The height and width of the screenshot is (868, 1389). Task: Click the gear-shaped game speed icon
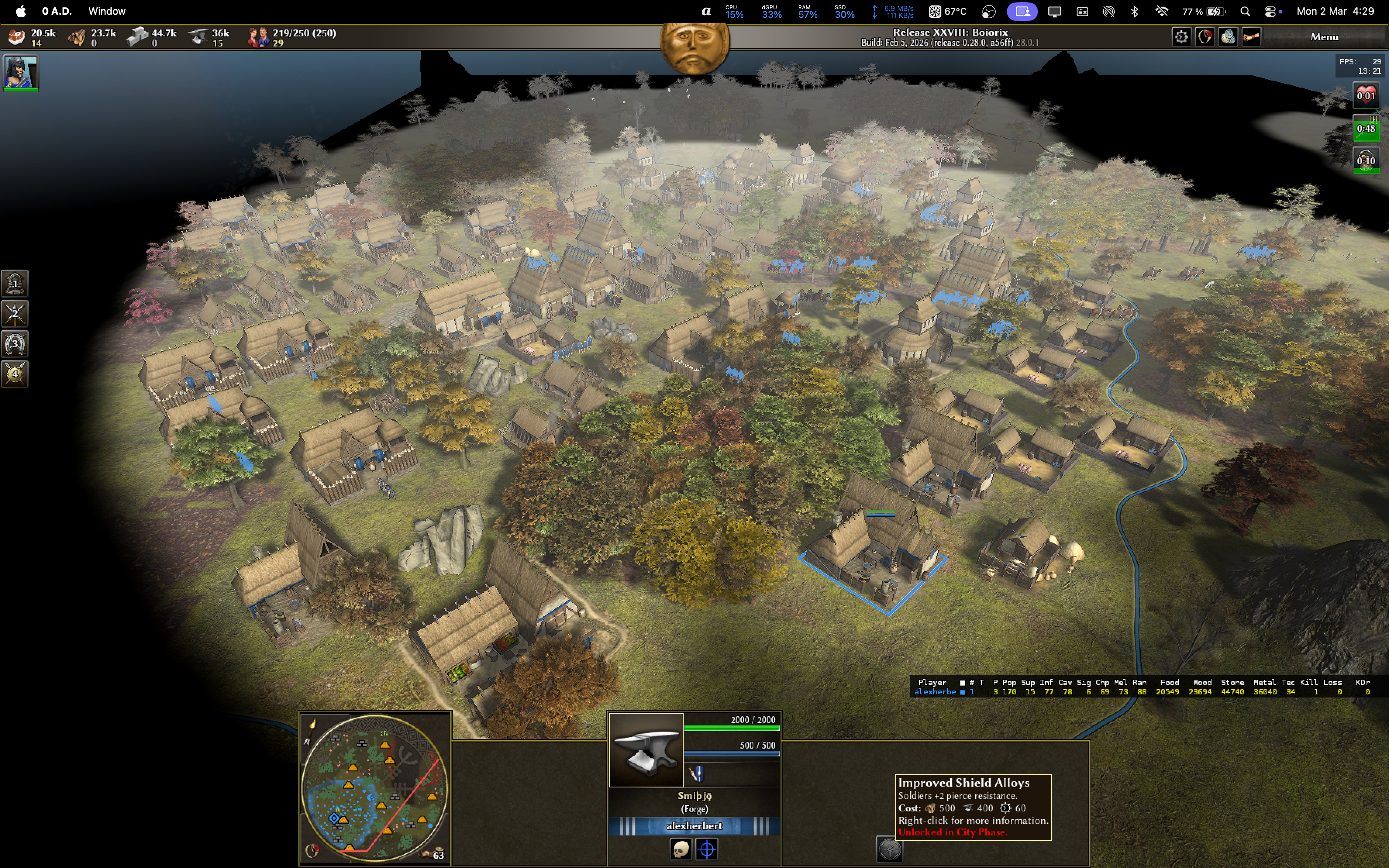(x=1181, y=37)
